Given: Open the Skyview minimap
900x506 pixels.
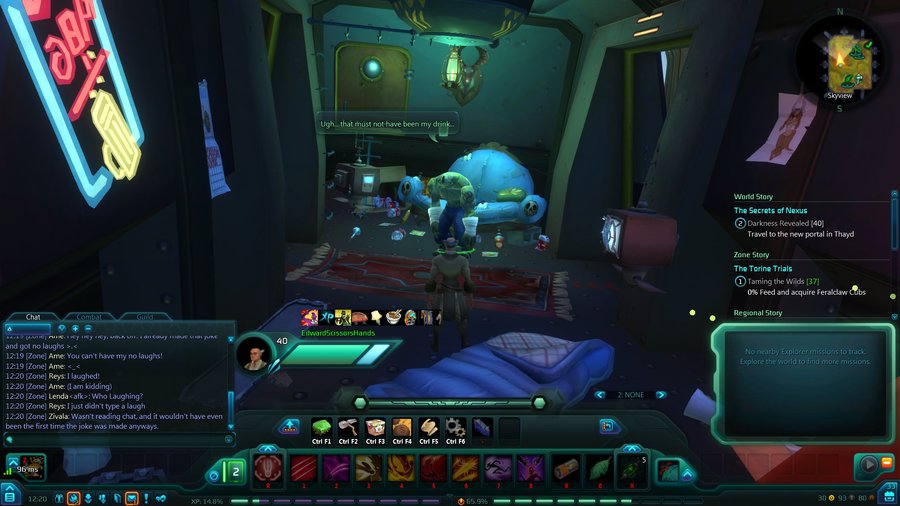Looking at the screenshot, I should (839, 59).
